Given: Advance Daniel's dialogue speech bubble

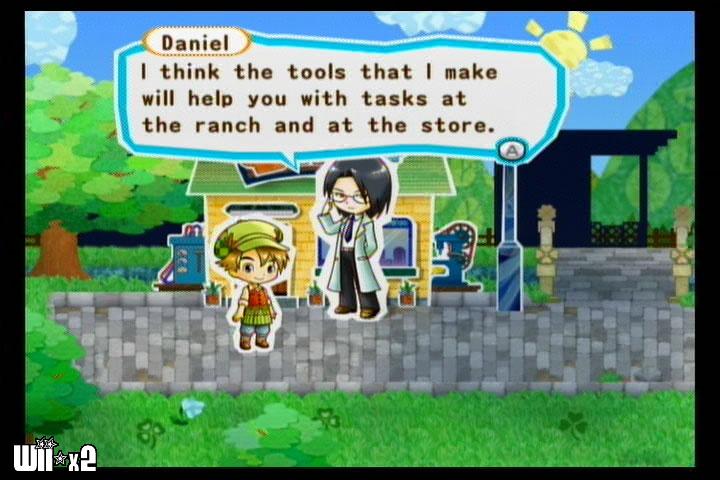Looking at the screenshot, I should pyautogui.click(x=512, y=150).
